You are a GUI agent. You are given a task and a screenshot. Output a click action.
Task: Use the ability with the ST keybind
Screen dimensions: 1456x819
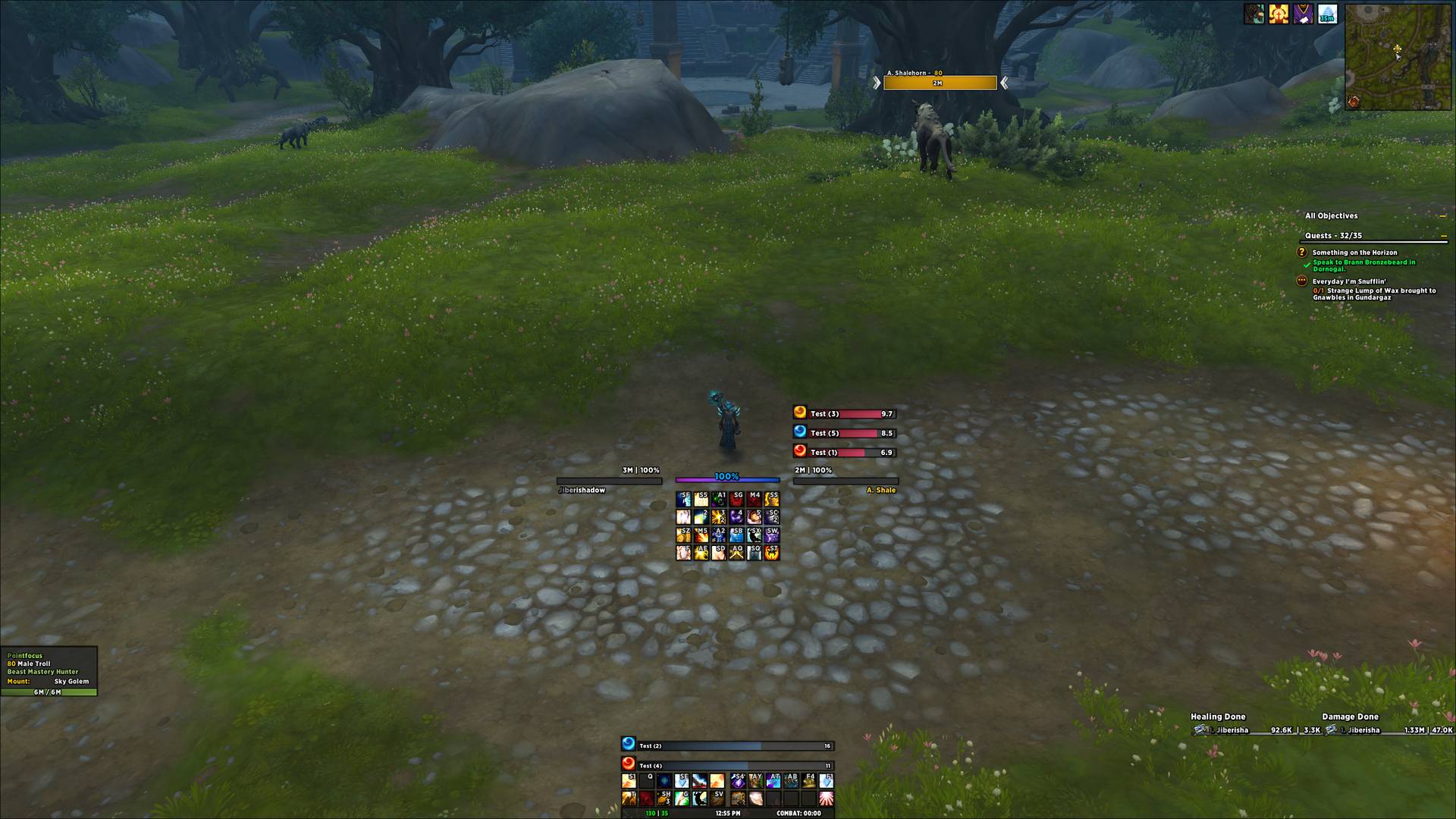pos(772,553)
